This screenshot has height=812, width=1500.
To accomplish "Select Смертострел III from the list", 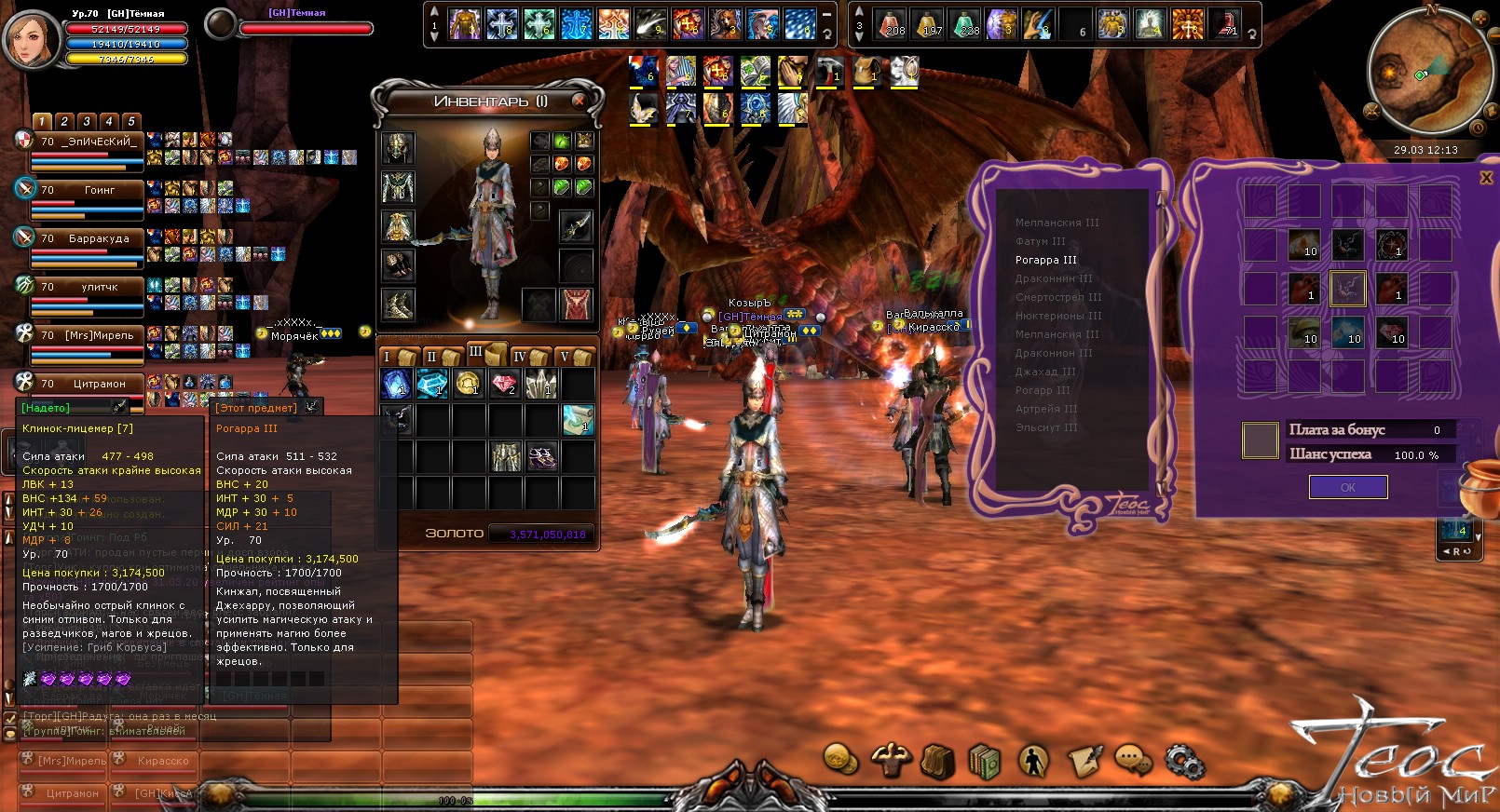I will coord(1058,297).
